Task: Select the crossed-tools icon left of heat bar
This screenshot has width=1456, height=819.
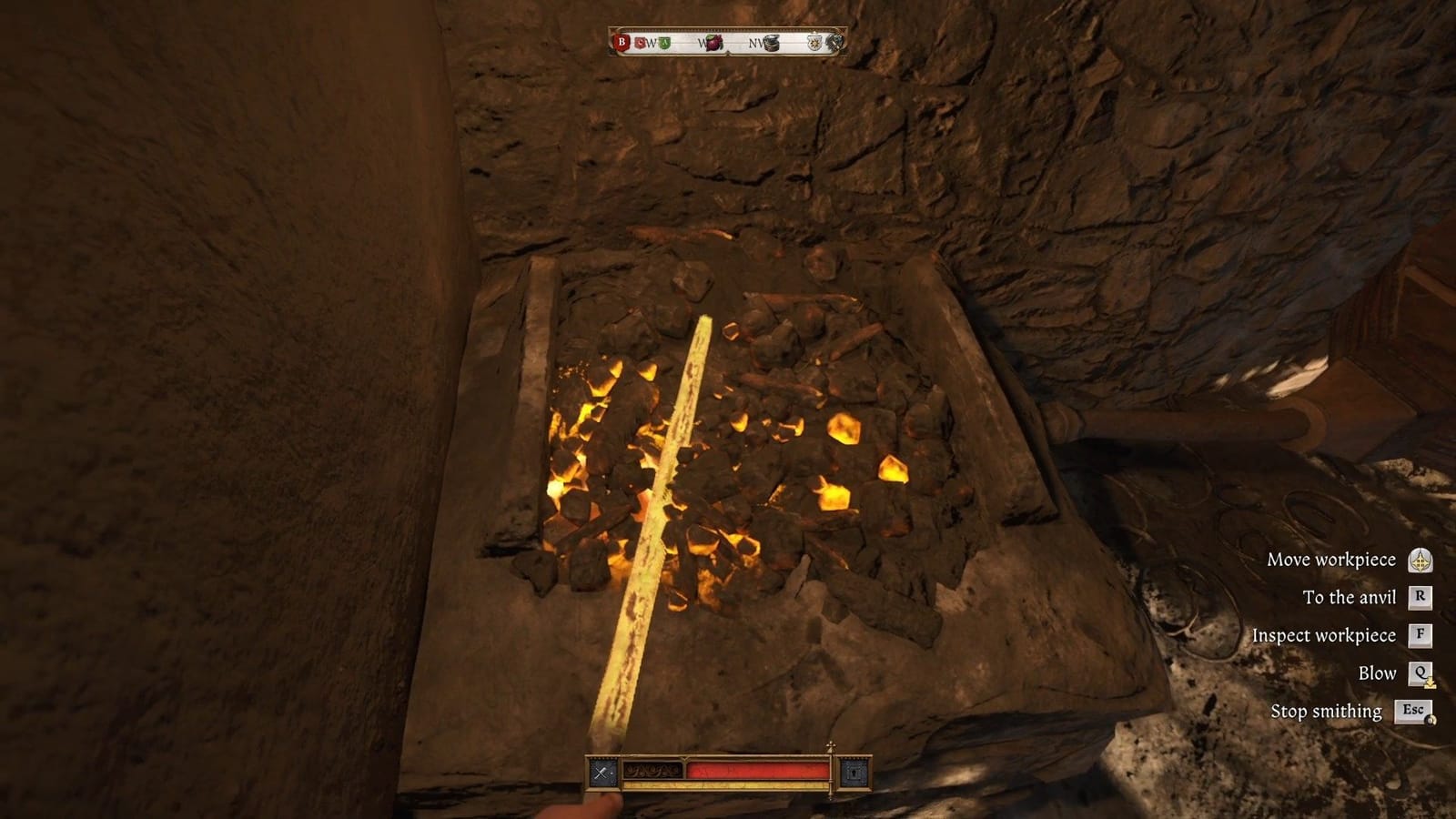Action: tap(601, 772)
